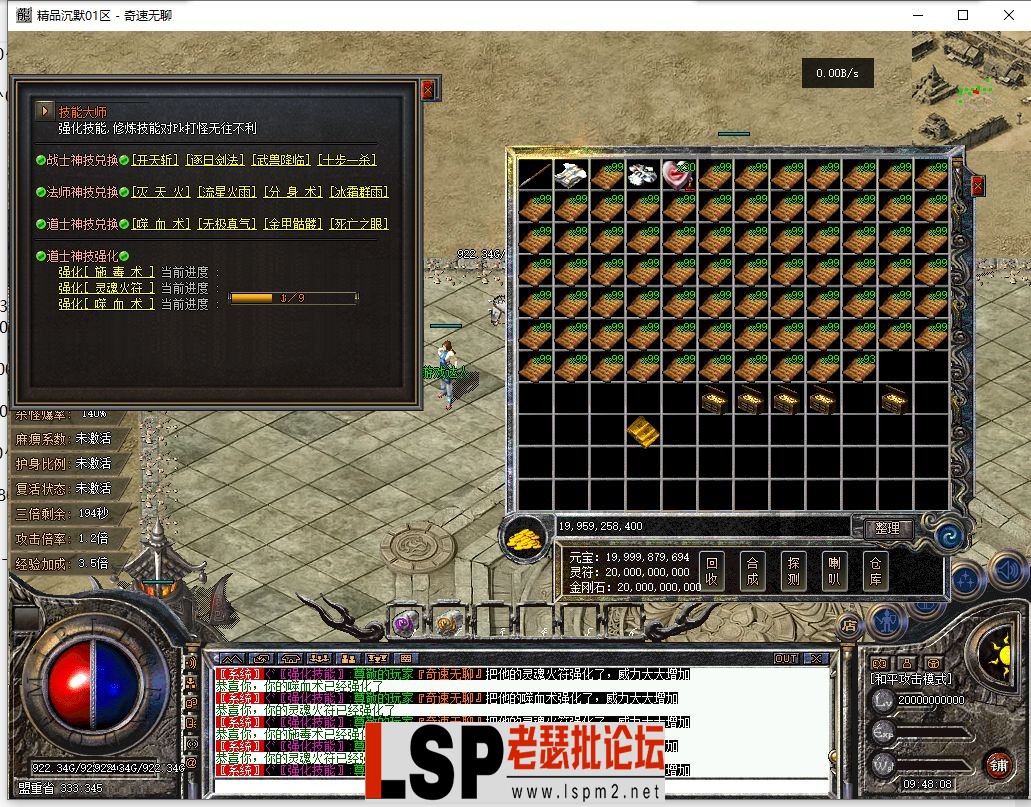
Task: Open the 合成 synthesis function
Action: tap(752, 571)
